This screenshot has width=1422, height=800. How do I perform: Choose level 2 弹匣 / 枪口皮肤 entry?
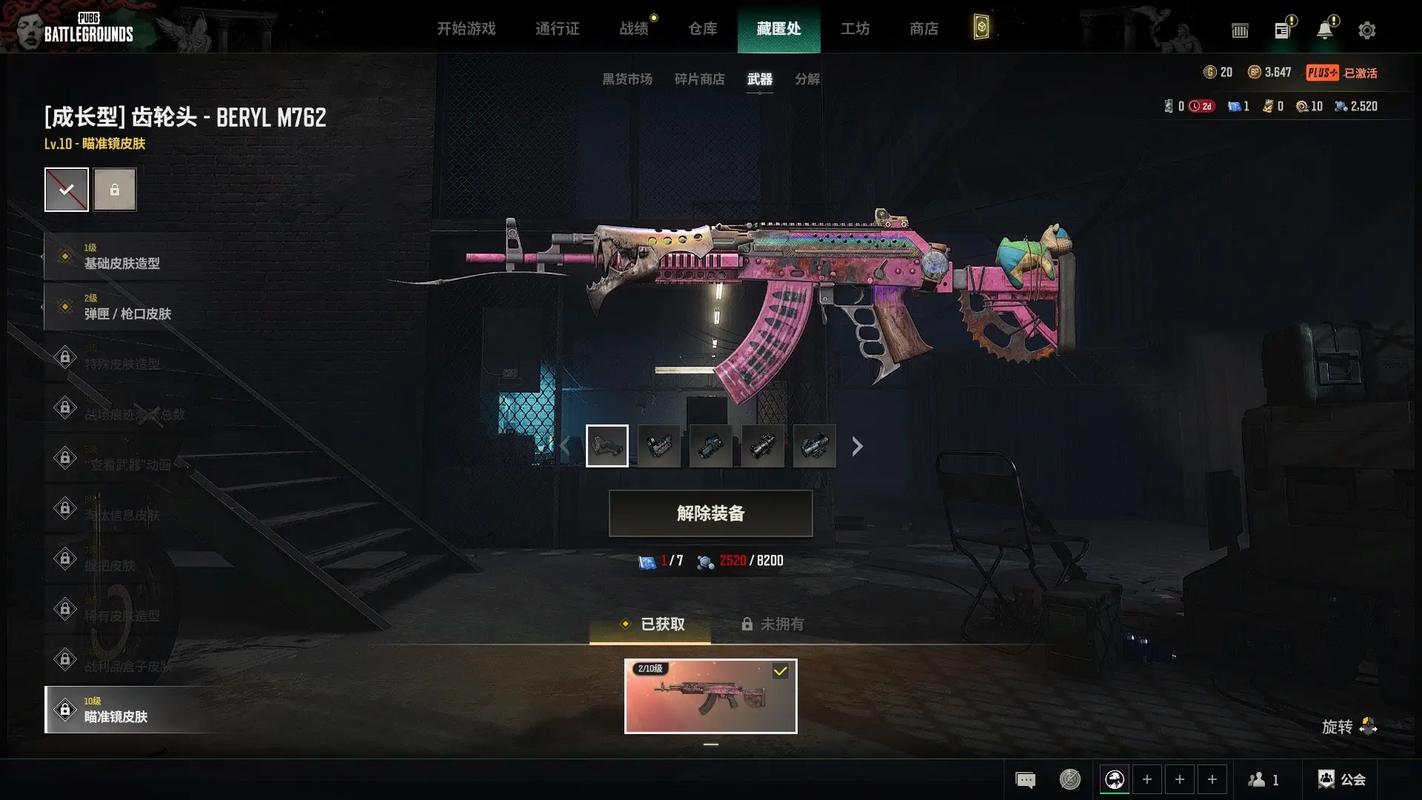(127, 307)
